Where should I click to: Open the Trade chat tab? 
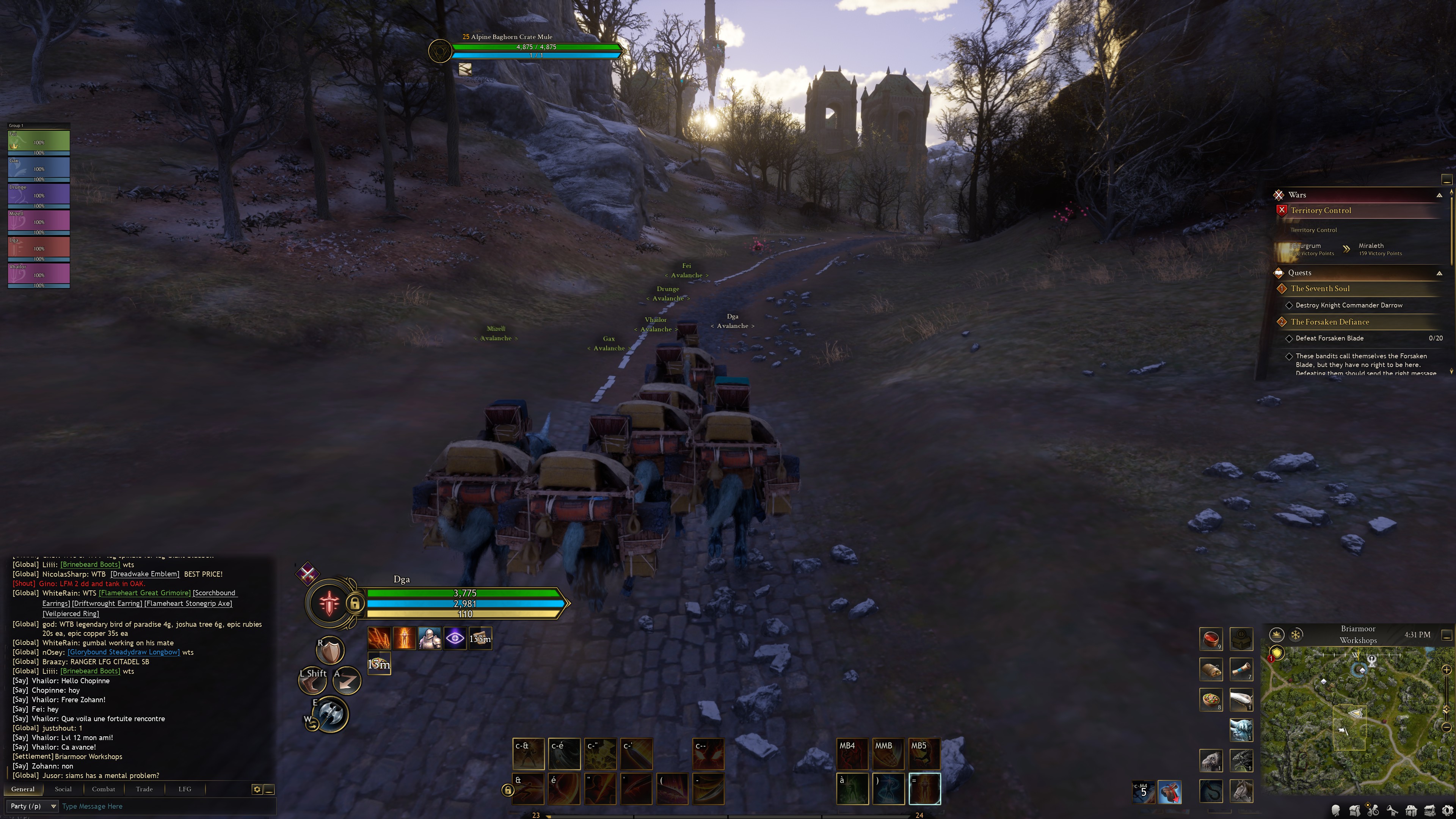(x=144, y=789)
